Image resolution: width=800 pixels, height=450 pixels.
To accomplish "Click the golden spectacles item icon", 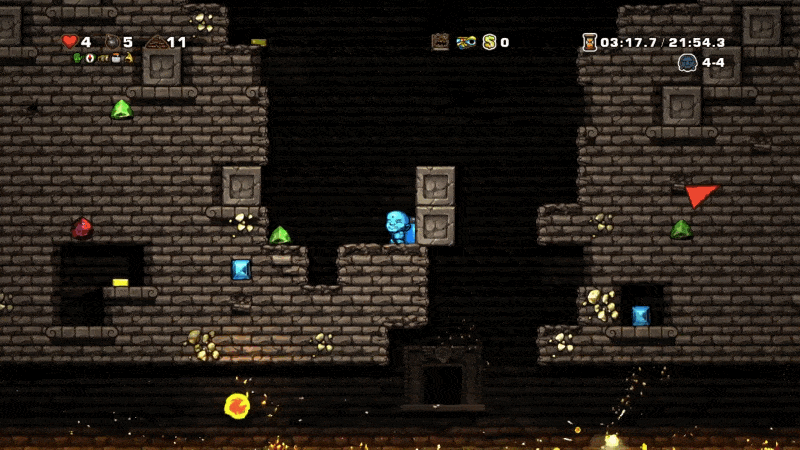I will pos(104,58).
